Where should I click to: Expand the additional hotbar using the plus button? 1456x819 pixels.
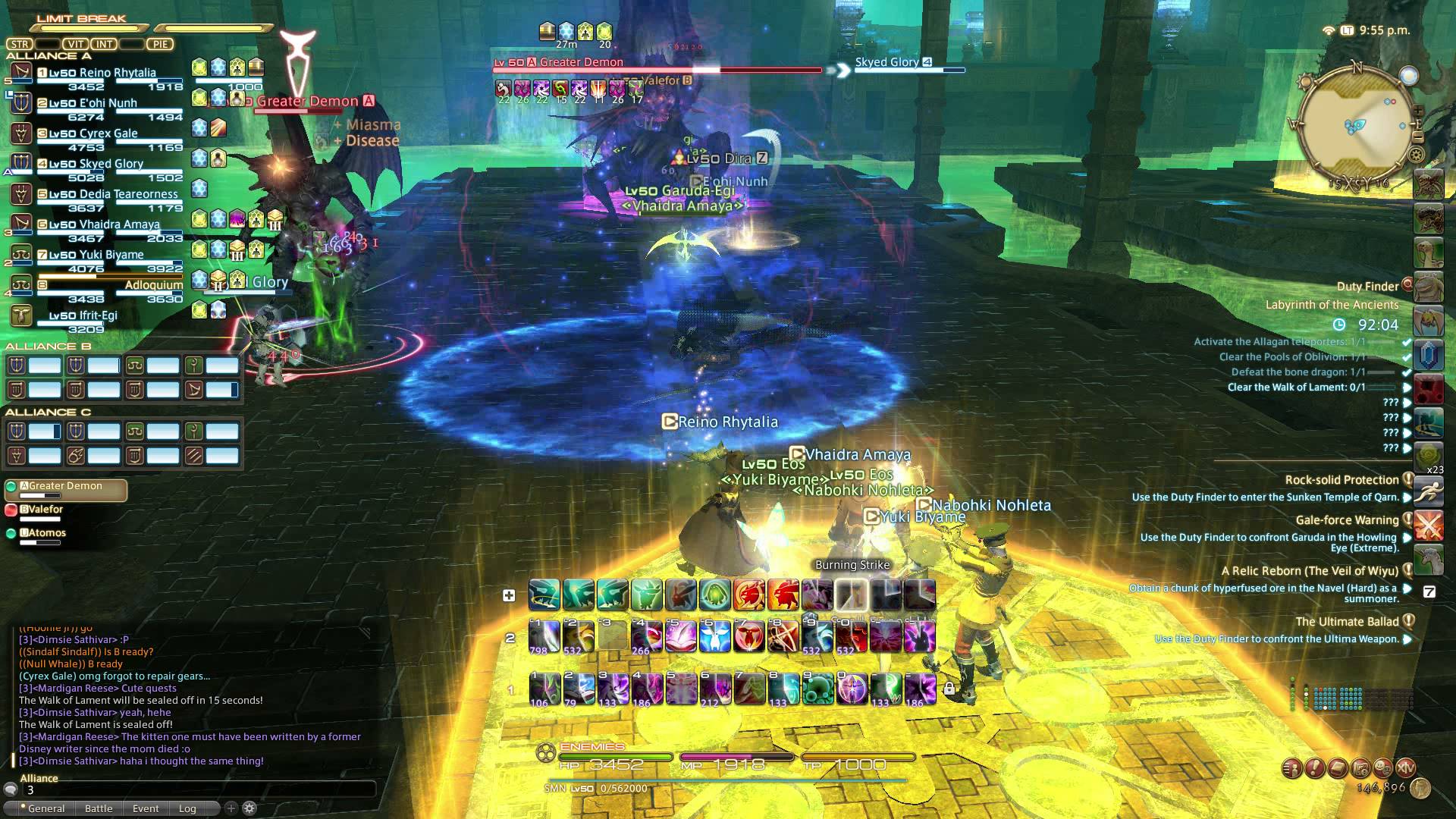point(508,595)
